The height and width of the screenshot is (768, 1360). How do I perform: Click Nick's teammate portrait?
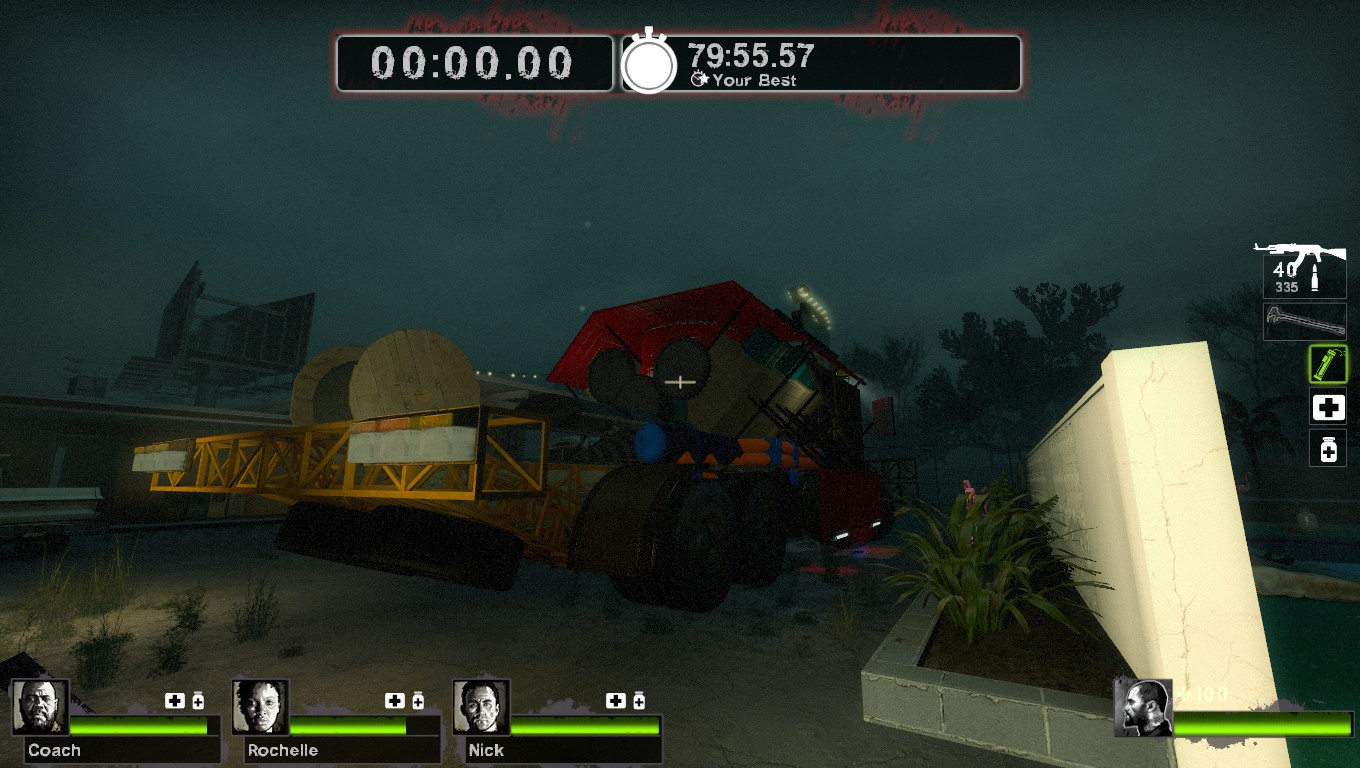point(481,707)
